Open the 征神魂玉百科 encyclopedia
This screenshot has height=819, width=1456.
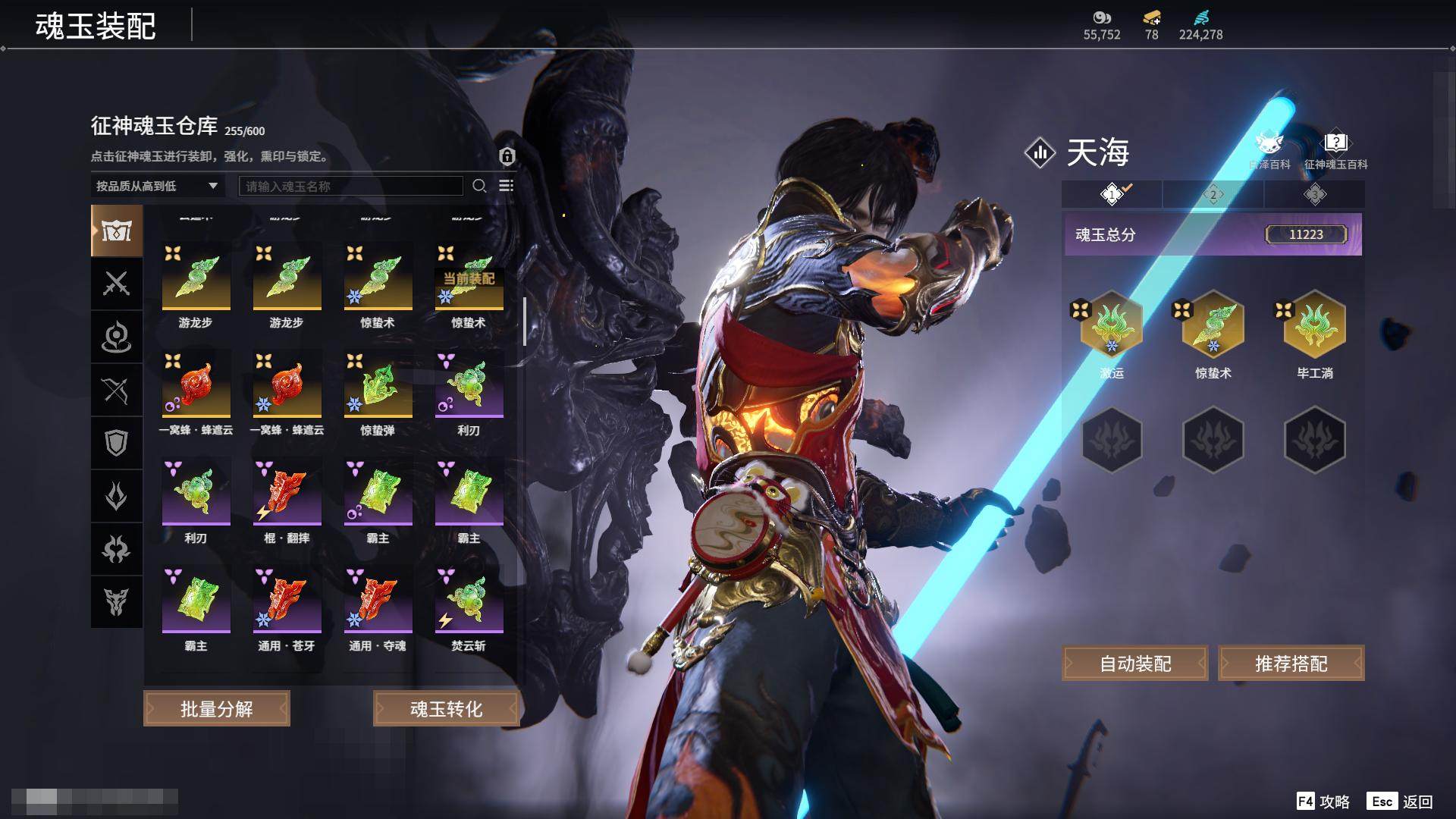(x=1335, y=150)
